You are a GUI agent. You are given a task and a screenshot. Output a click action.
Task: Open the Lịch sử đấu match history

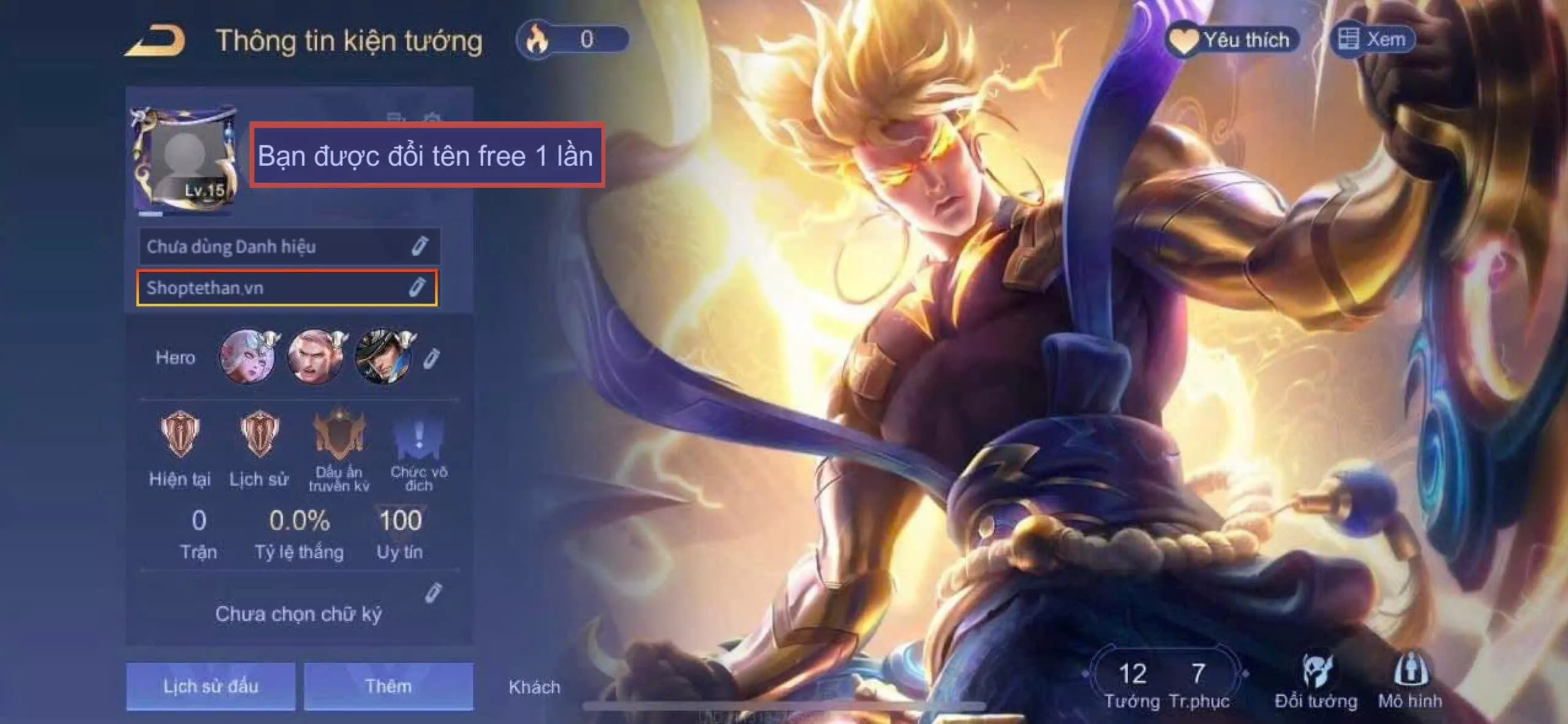tap(211, 686)
